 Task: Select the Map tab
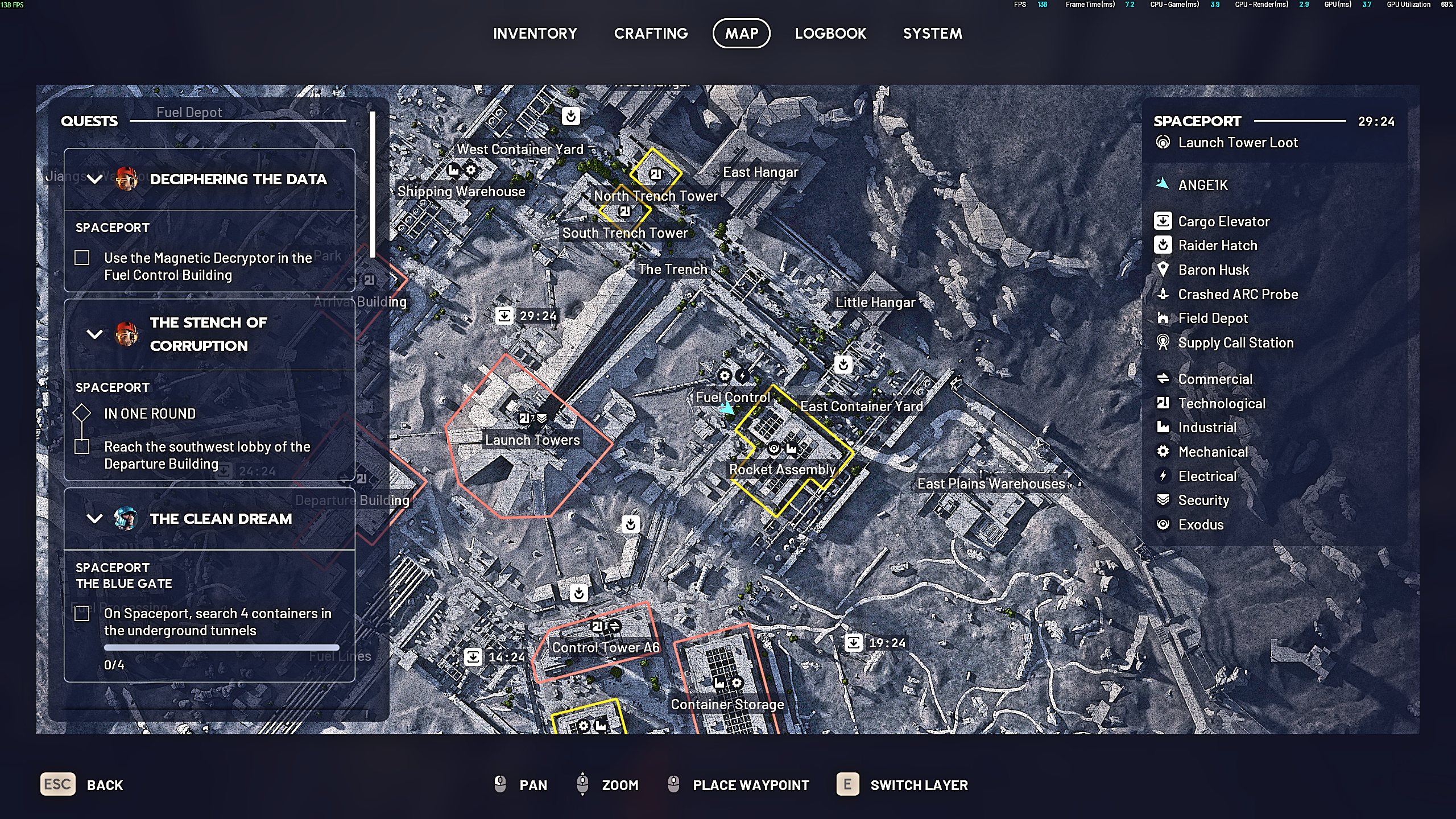coord(741,34)
